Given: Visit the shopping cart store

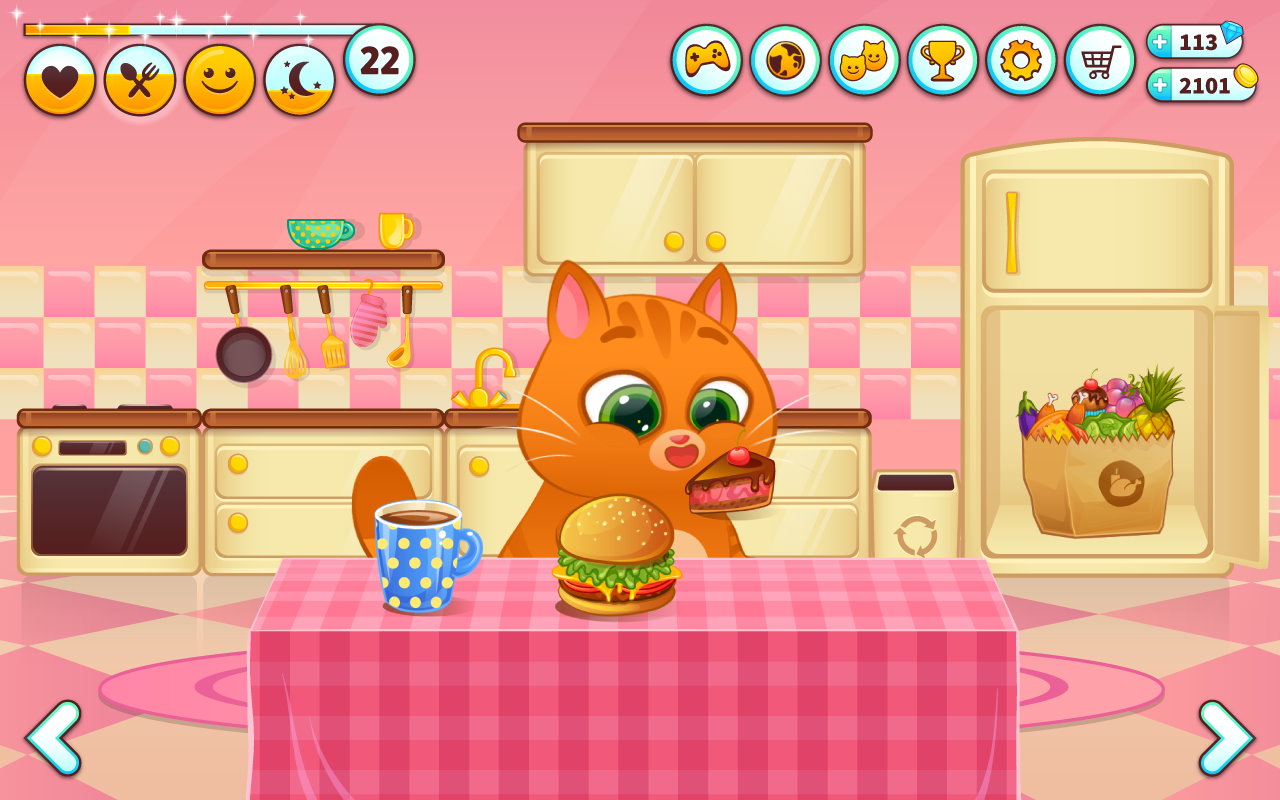Looking at the screenshot, I should click(1100, 60).
